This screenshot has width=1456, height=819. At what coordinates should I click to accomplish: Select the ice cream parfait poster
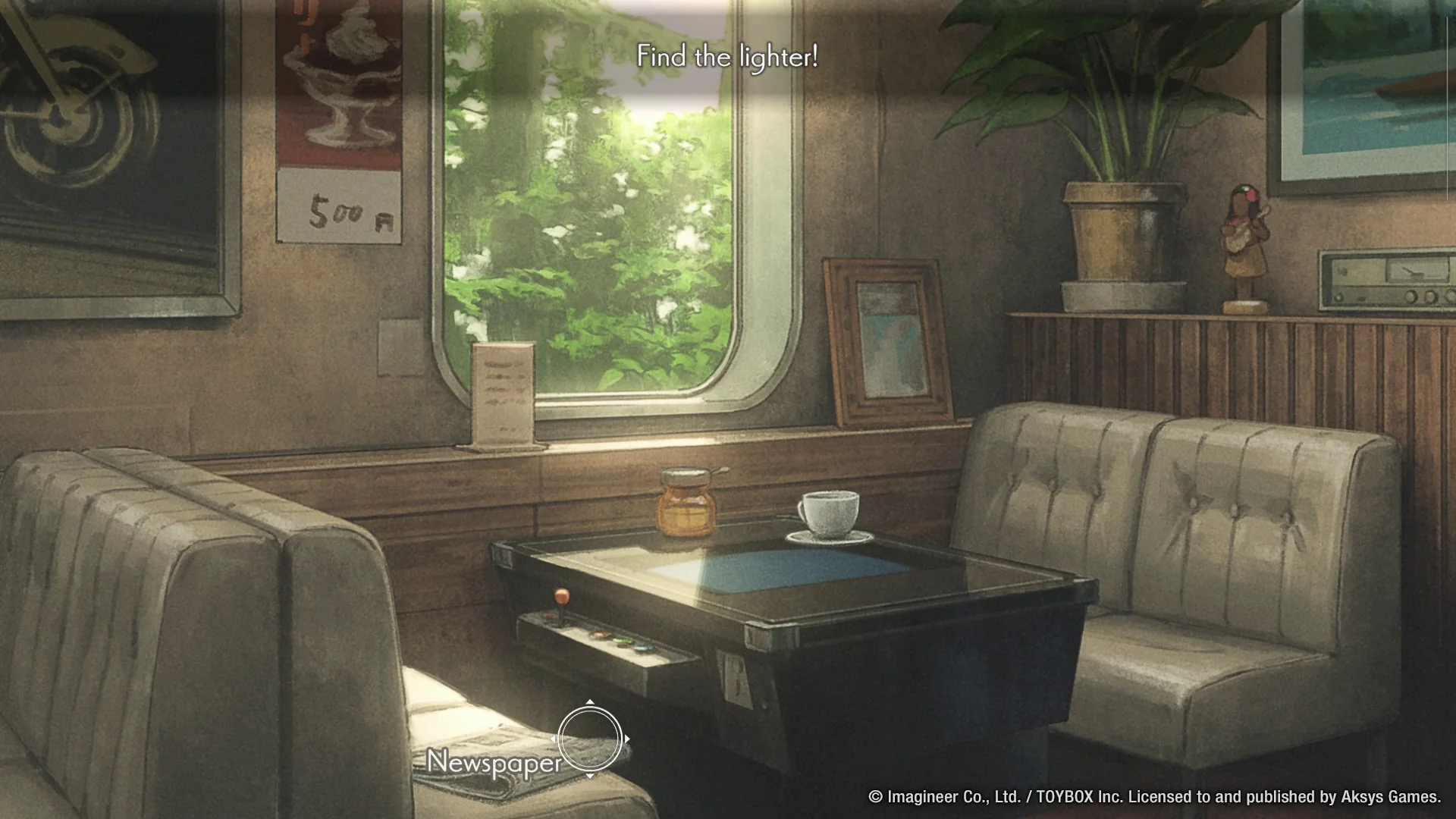click(340, 91)
